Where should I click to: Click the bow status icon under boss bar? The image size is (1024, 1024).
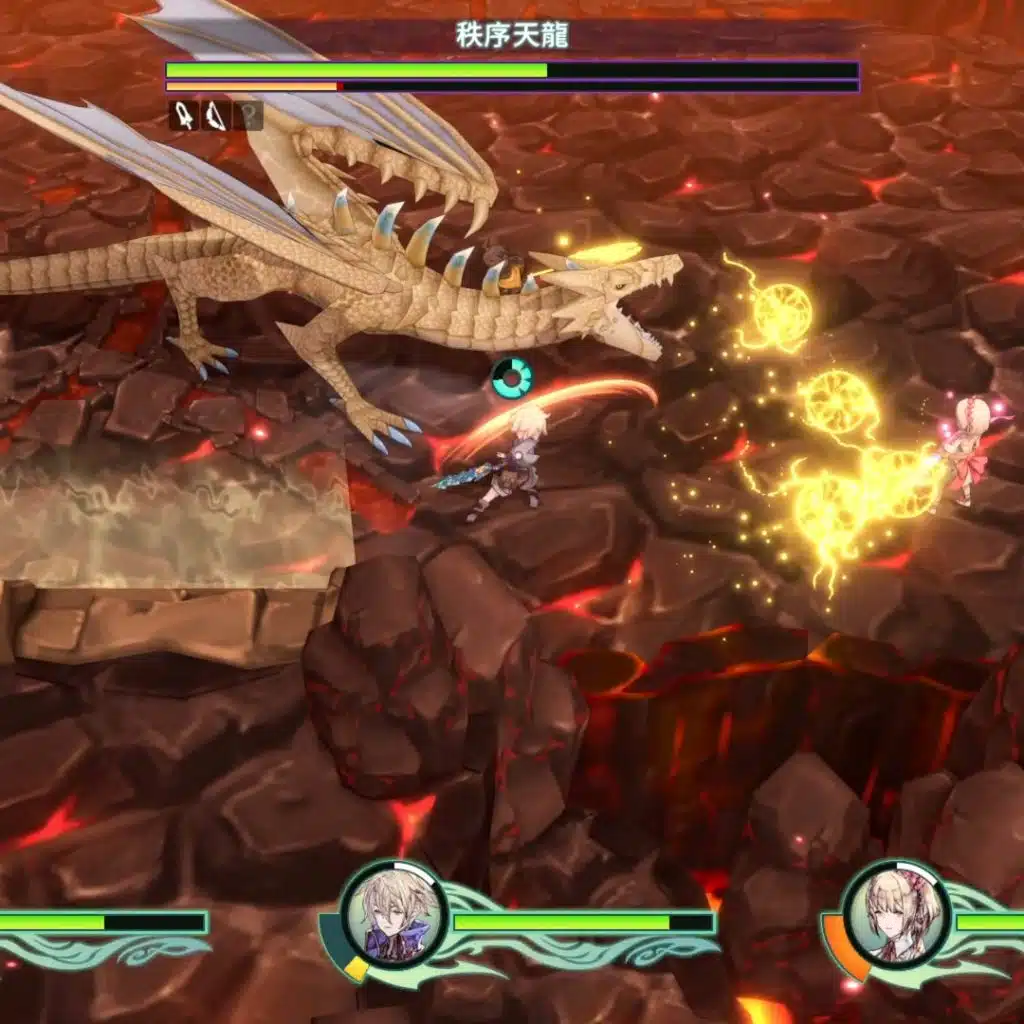(x=215, y=116)
